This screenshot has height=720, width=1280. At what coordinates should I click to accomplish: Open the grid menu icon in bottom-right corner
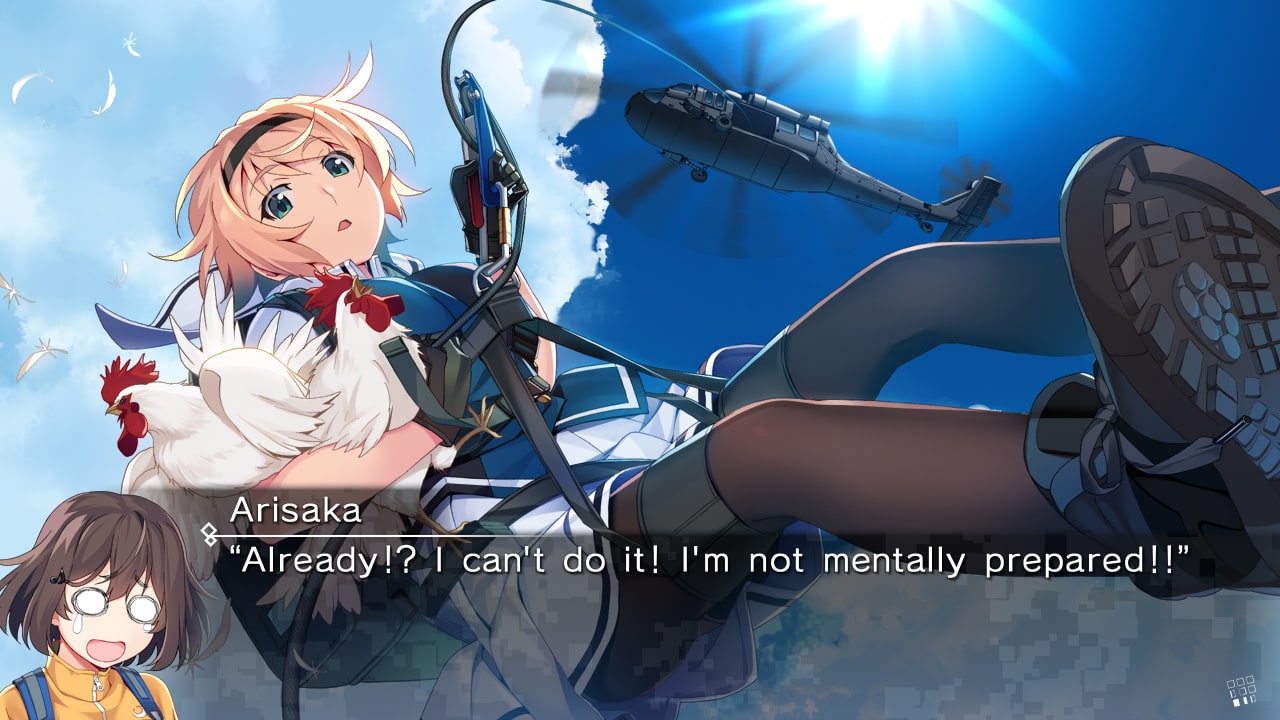point(1243,691)
